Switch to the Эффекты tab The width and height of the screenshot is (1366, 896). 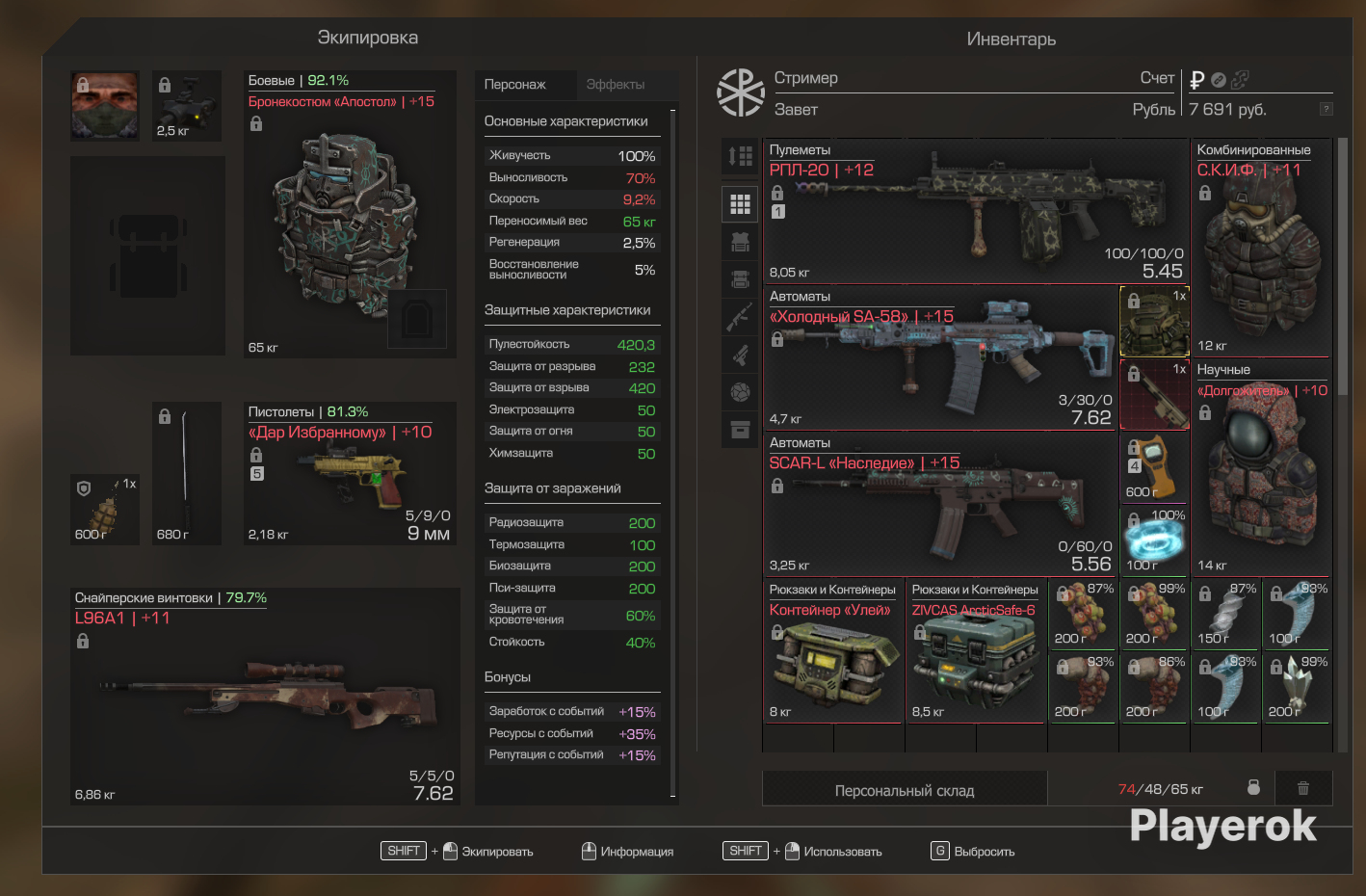click(x=616, y=85)
